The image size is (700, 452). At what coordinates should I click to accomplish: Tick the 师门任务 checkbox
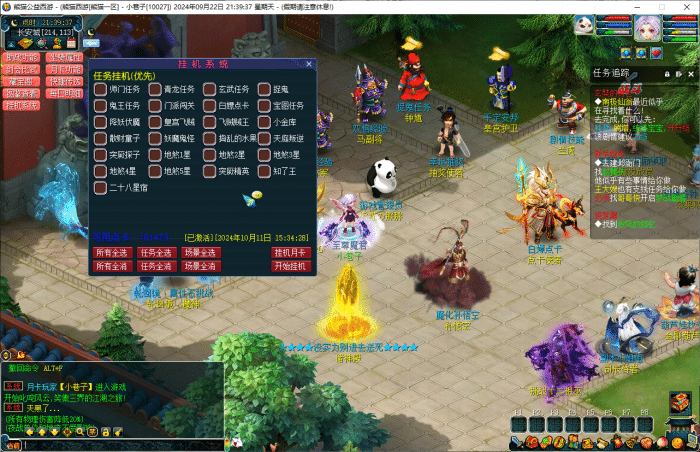(x=100, y=89)
